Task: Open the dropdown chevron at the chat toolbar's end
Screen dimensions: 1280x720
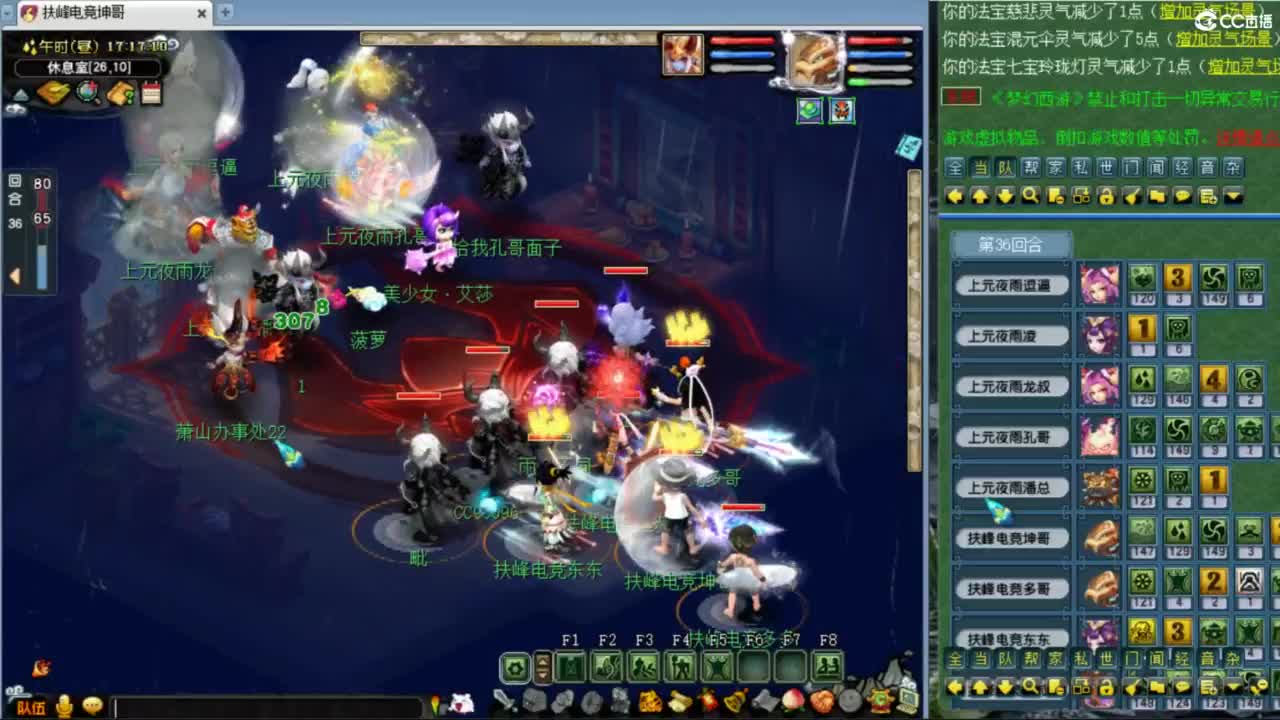Action: click(1233, 196)
